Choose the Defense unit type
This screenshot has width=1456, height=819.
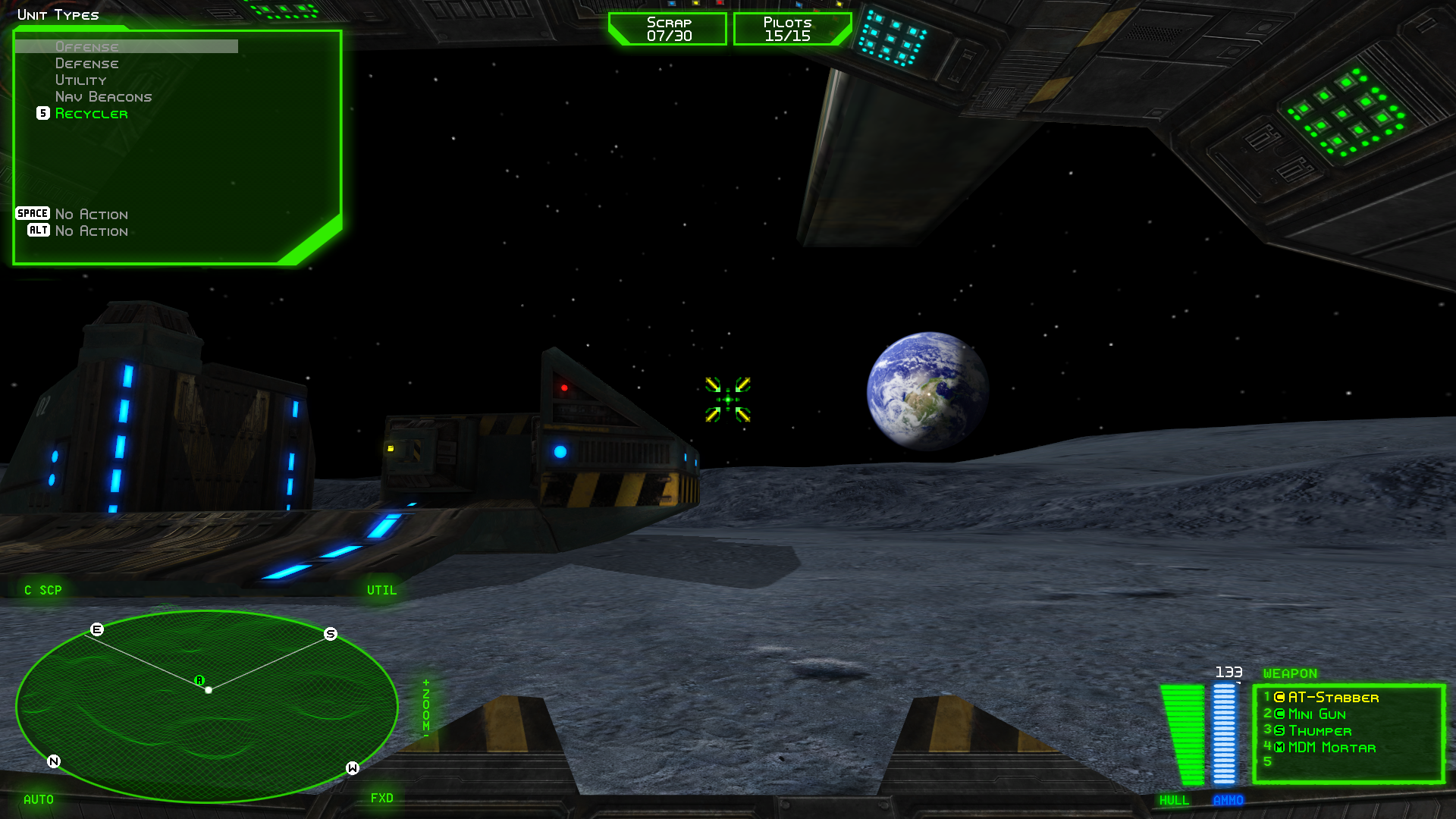[86, 64]
